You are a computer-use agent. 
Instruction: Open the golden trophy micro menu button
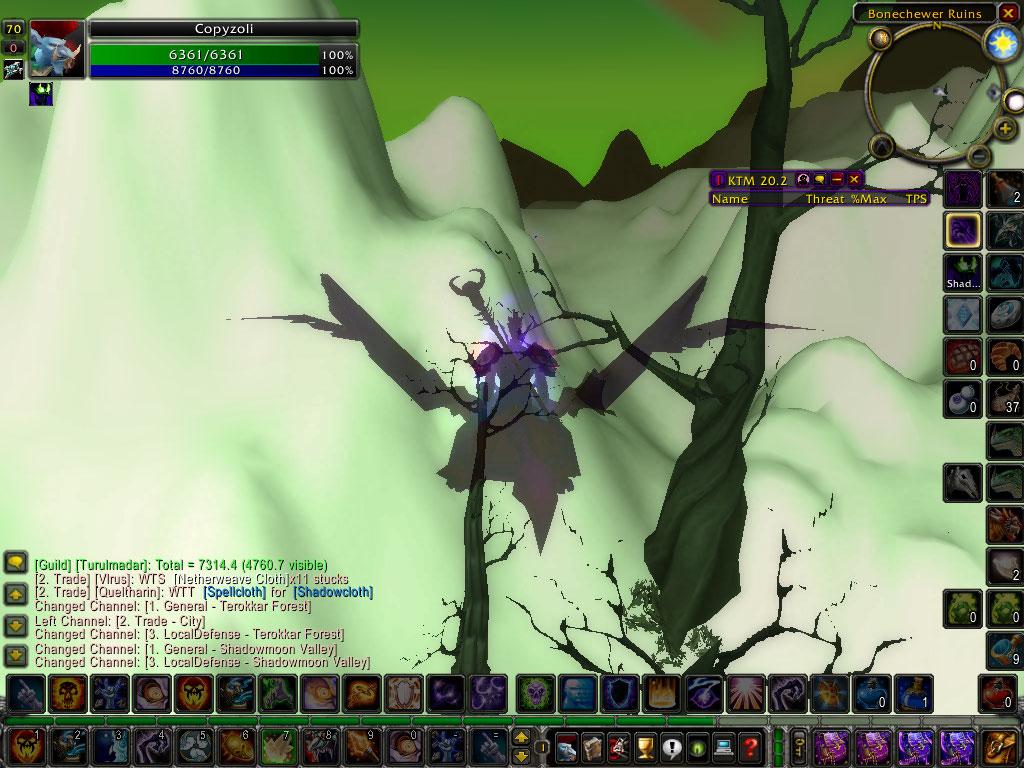tap(645, 747)
